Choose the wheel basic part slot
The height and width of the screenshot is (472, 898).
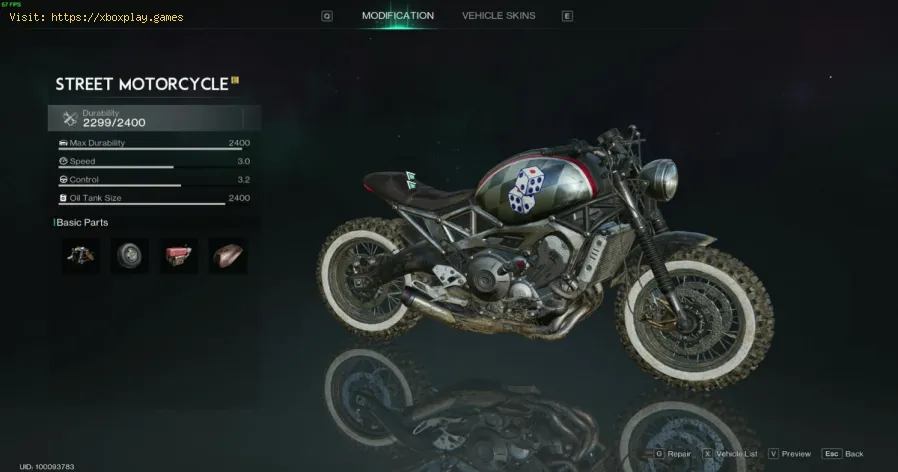tap(130, 256)
